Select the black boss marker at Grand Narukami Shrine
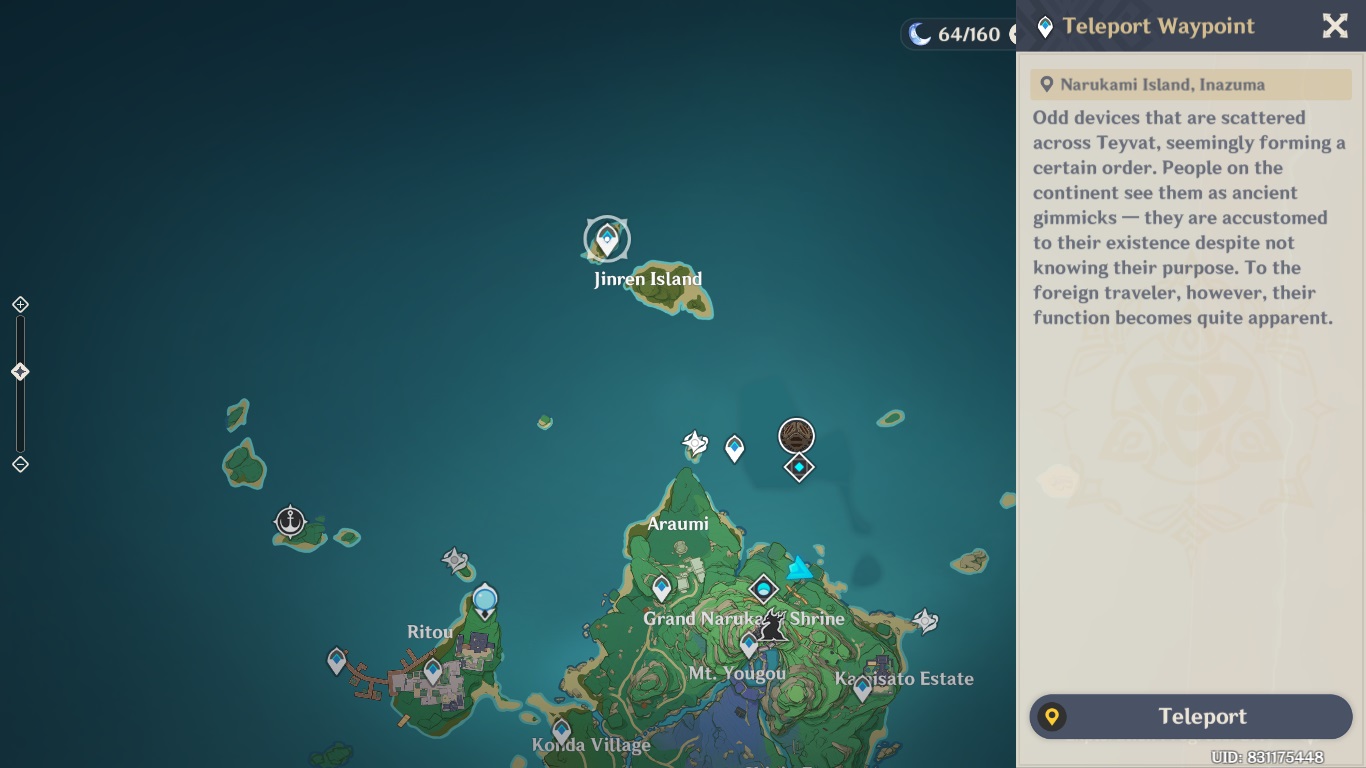The image size is (1366, 768). pos(771,625)
